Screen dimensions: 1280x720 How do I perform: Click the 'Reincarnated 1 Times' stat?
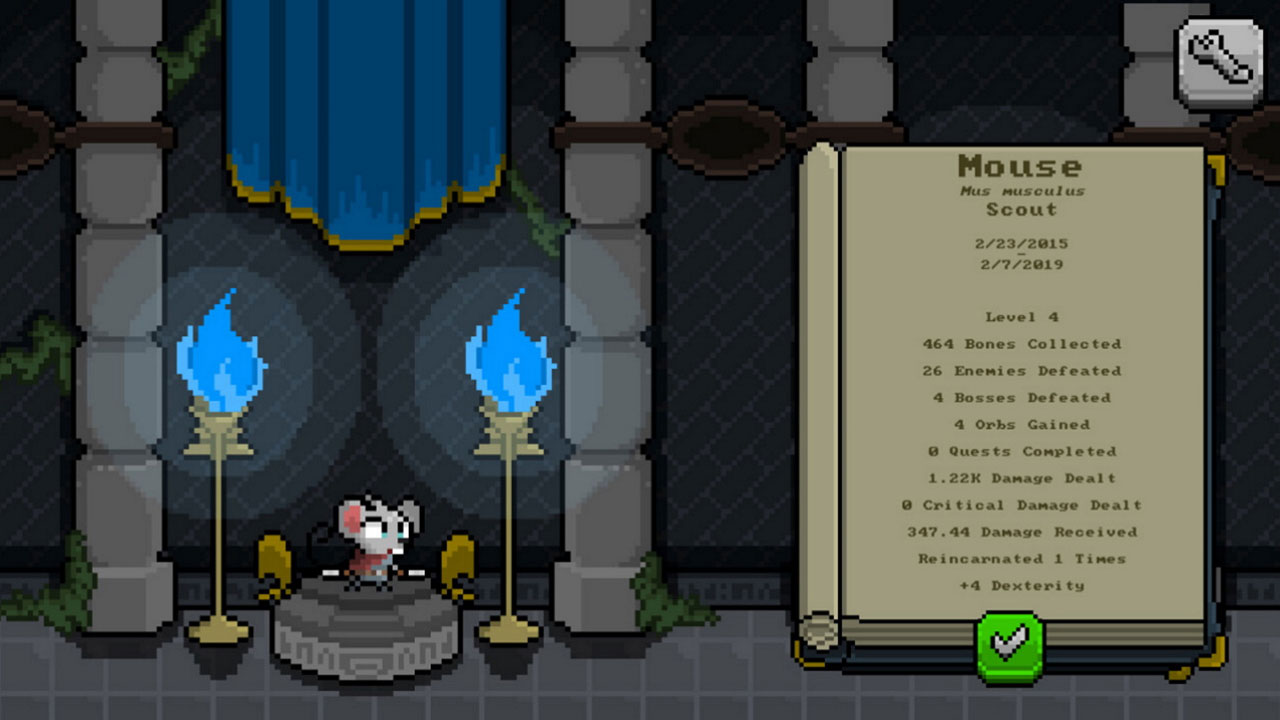[x=1023, y=559]
